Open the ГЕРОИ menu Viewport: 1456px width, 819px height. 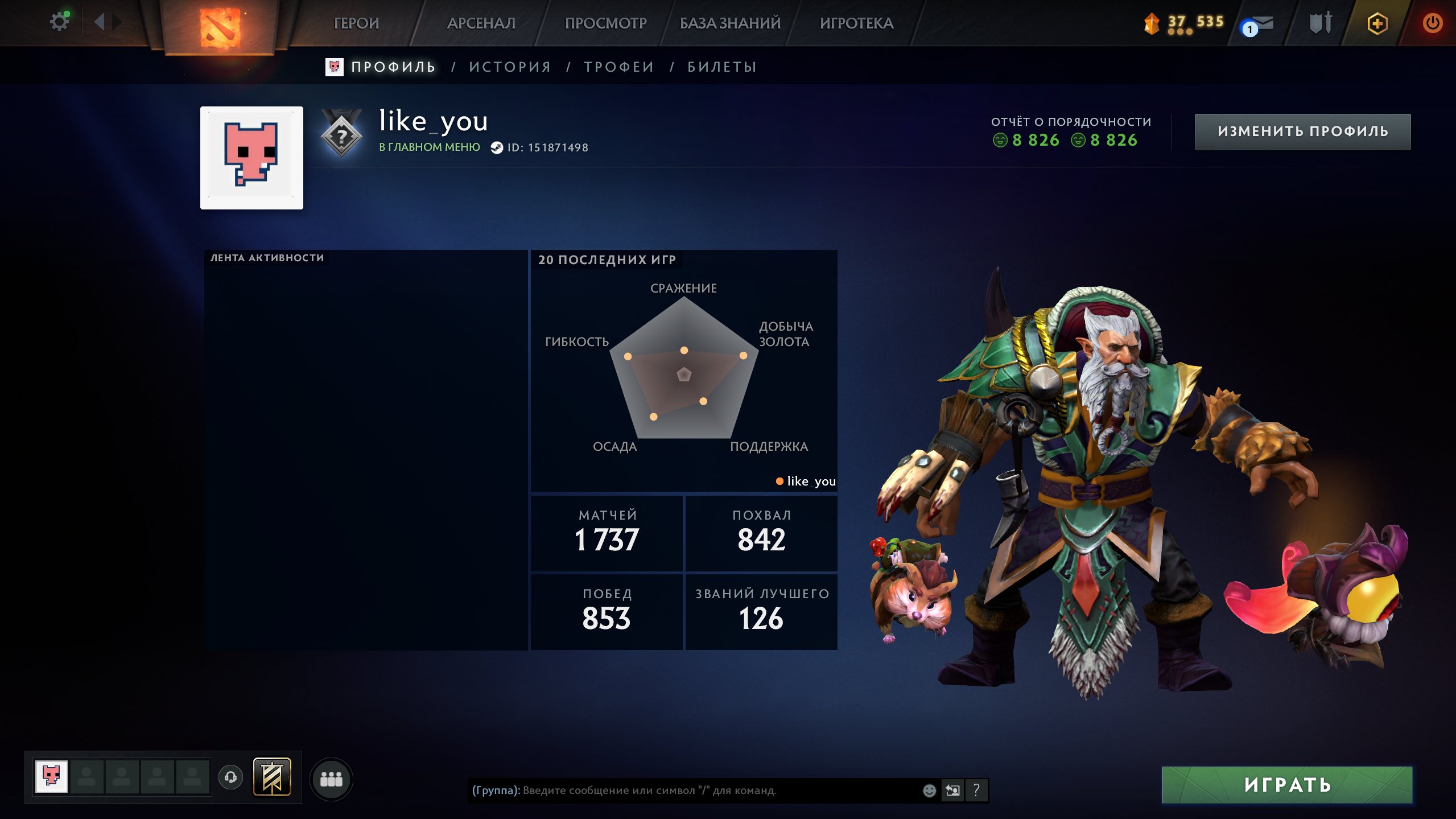coord(356,23)
